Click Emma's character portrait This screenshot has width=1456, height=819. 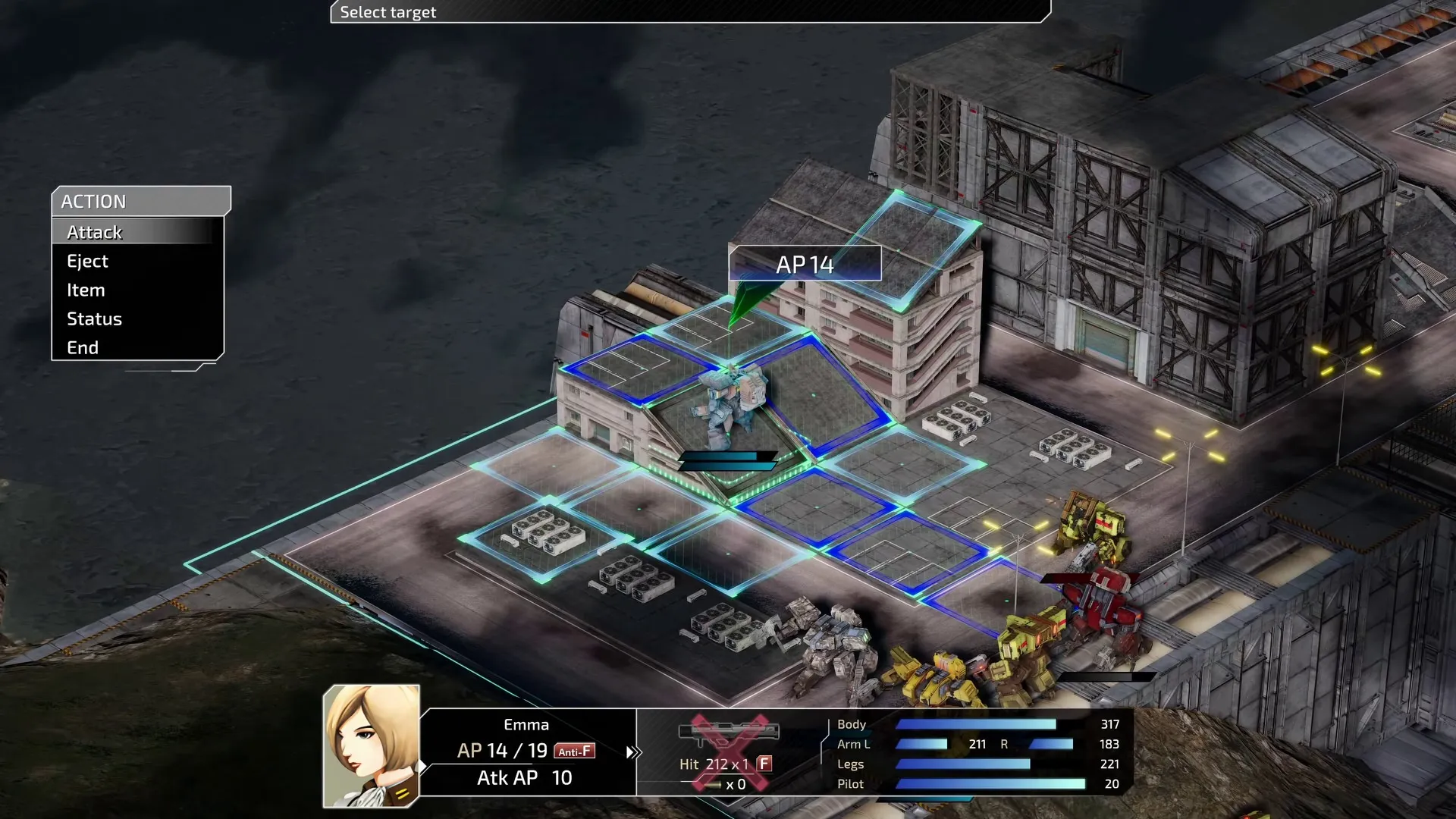point(371,747)
